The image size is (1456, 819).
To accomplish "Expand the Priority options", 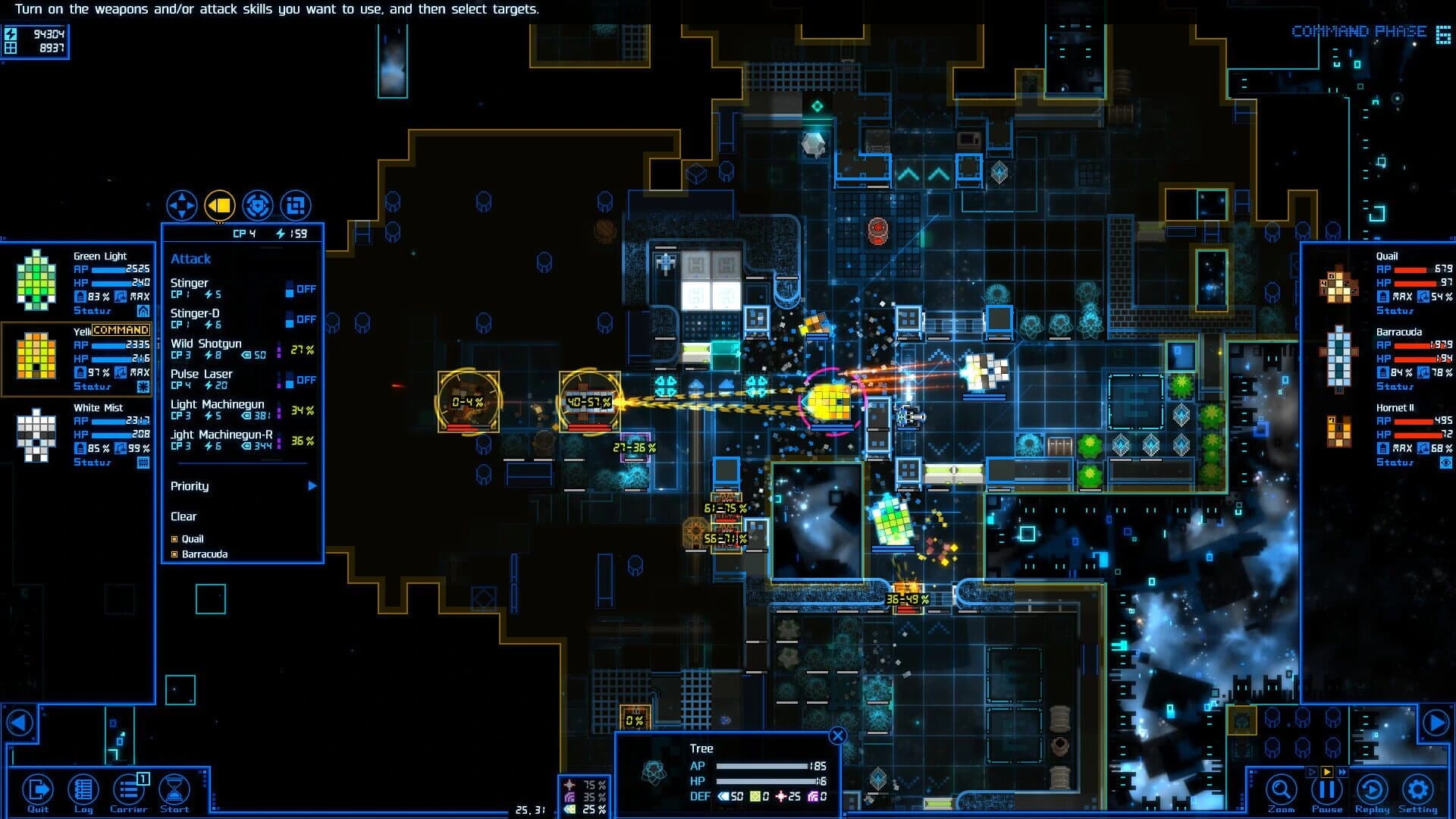I will click(x=311, y=486).
